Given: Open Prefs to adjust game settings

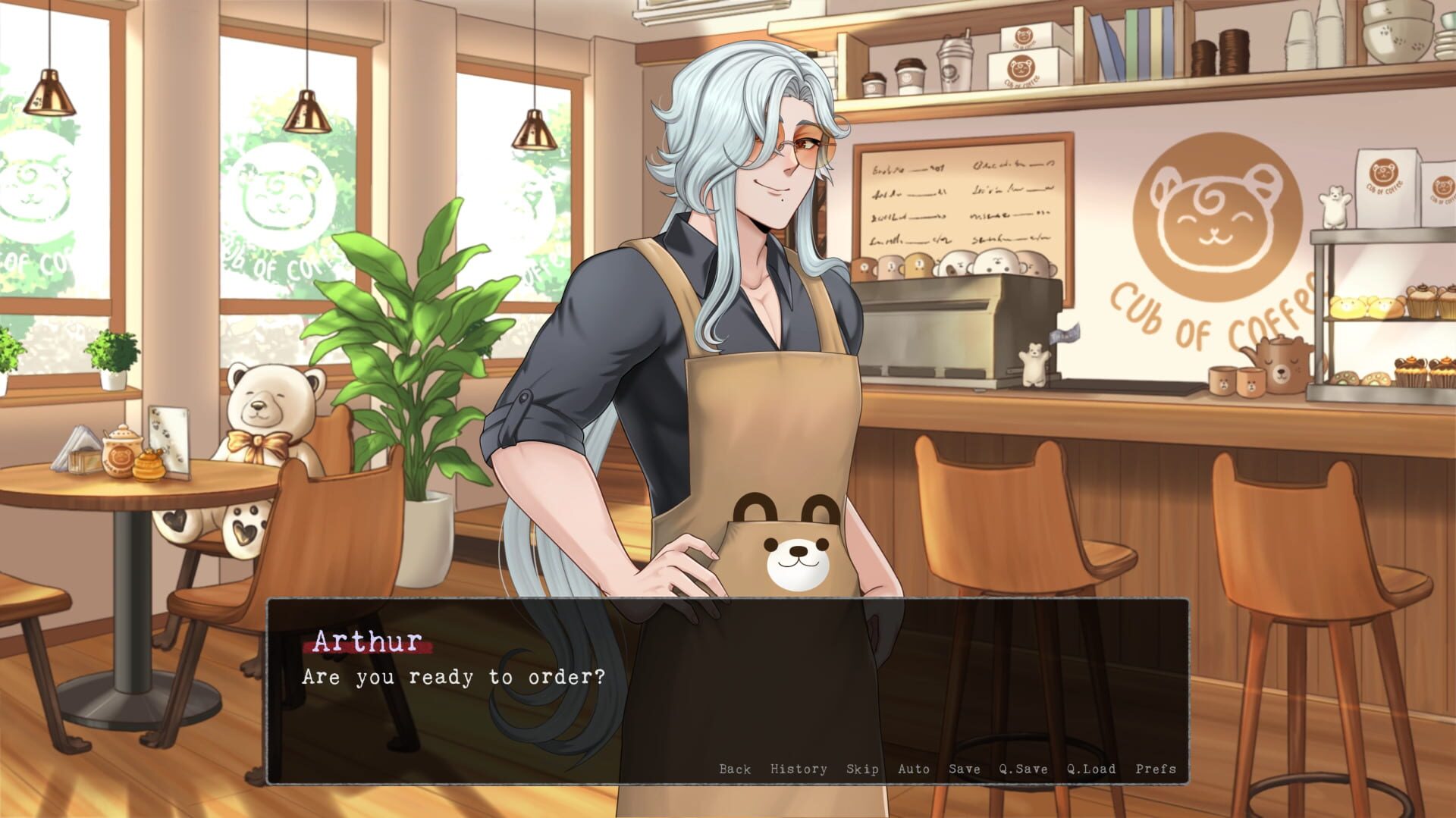Looking at the screenshot, I should coord(1156,769).
